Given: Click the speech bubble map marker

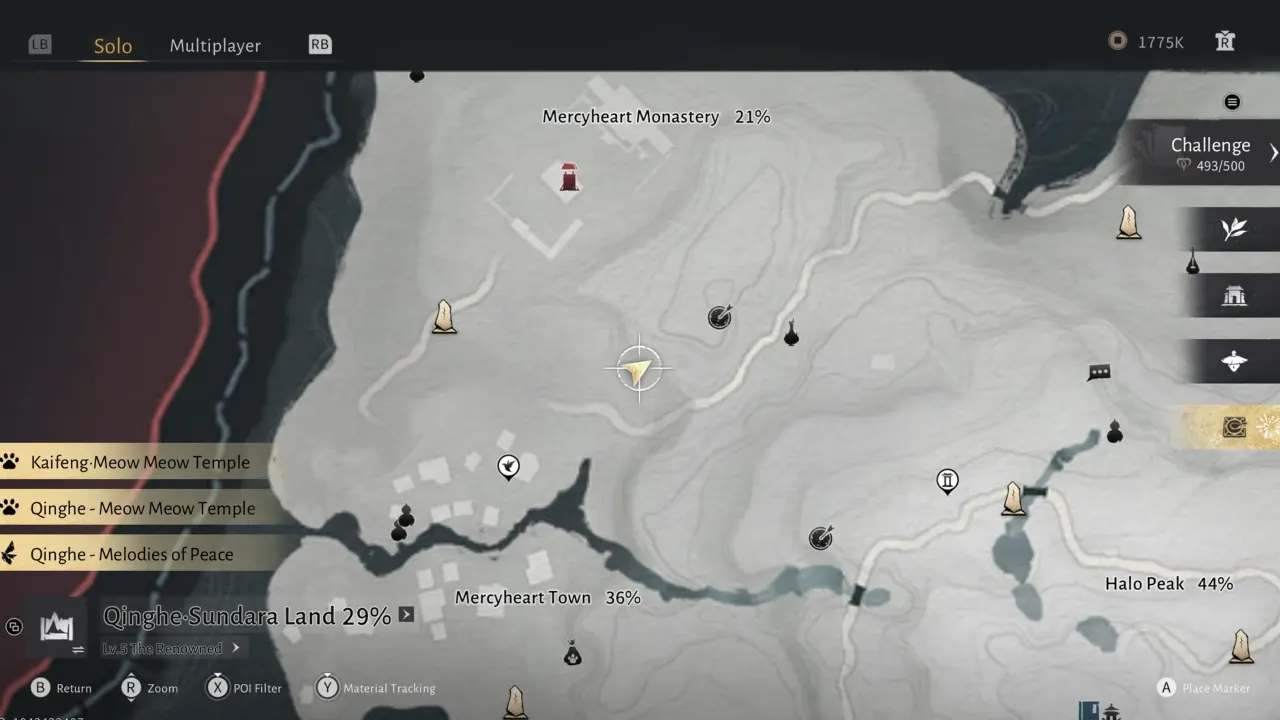Looking at the screenshot, I should (x=1099, y=373).
